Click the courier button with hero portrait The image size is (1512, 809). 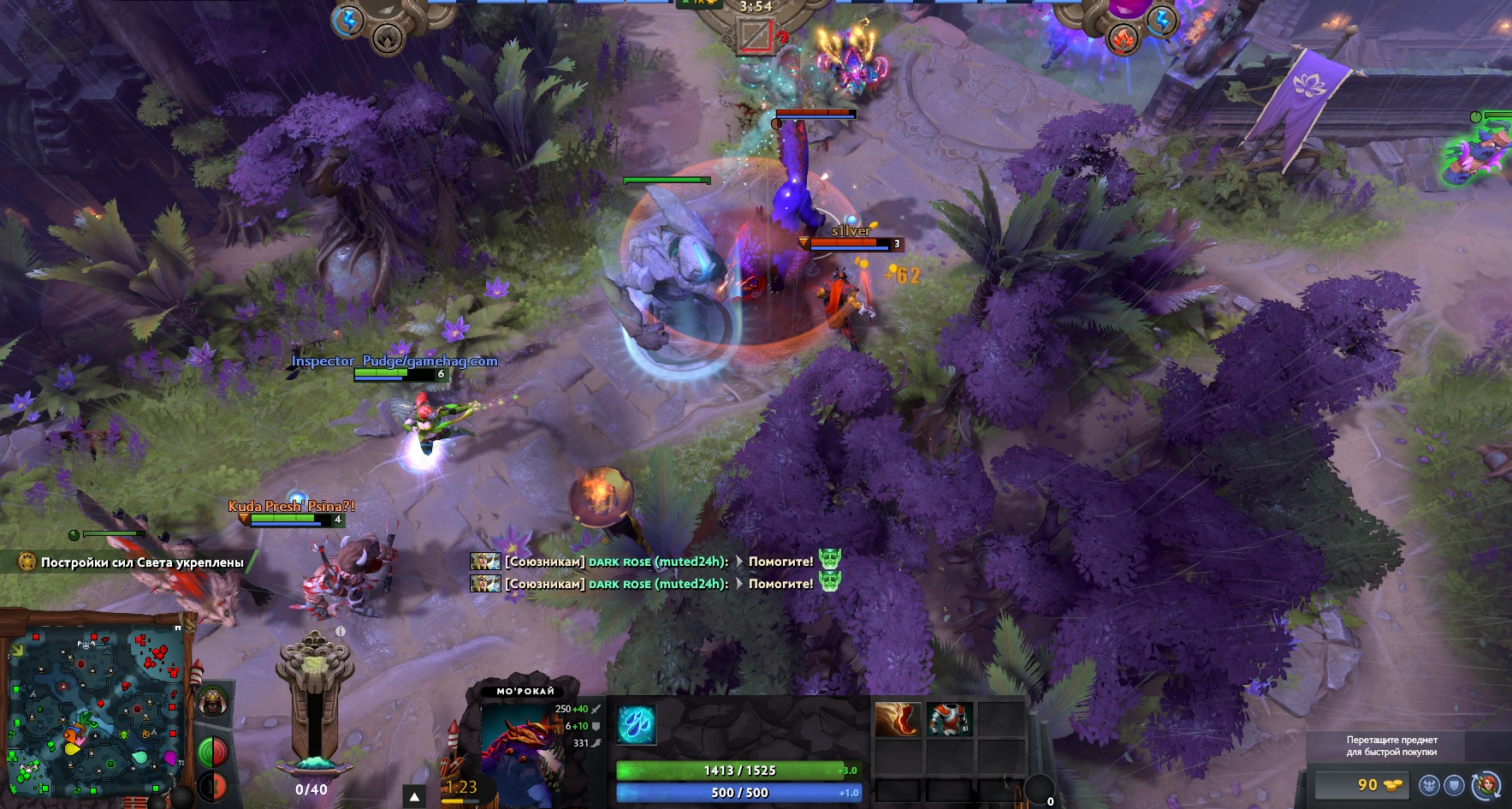click(x=1488, y=785)
